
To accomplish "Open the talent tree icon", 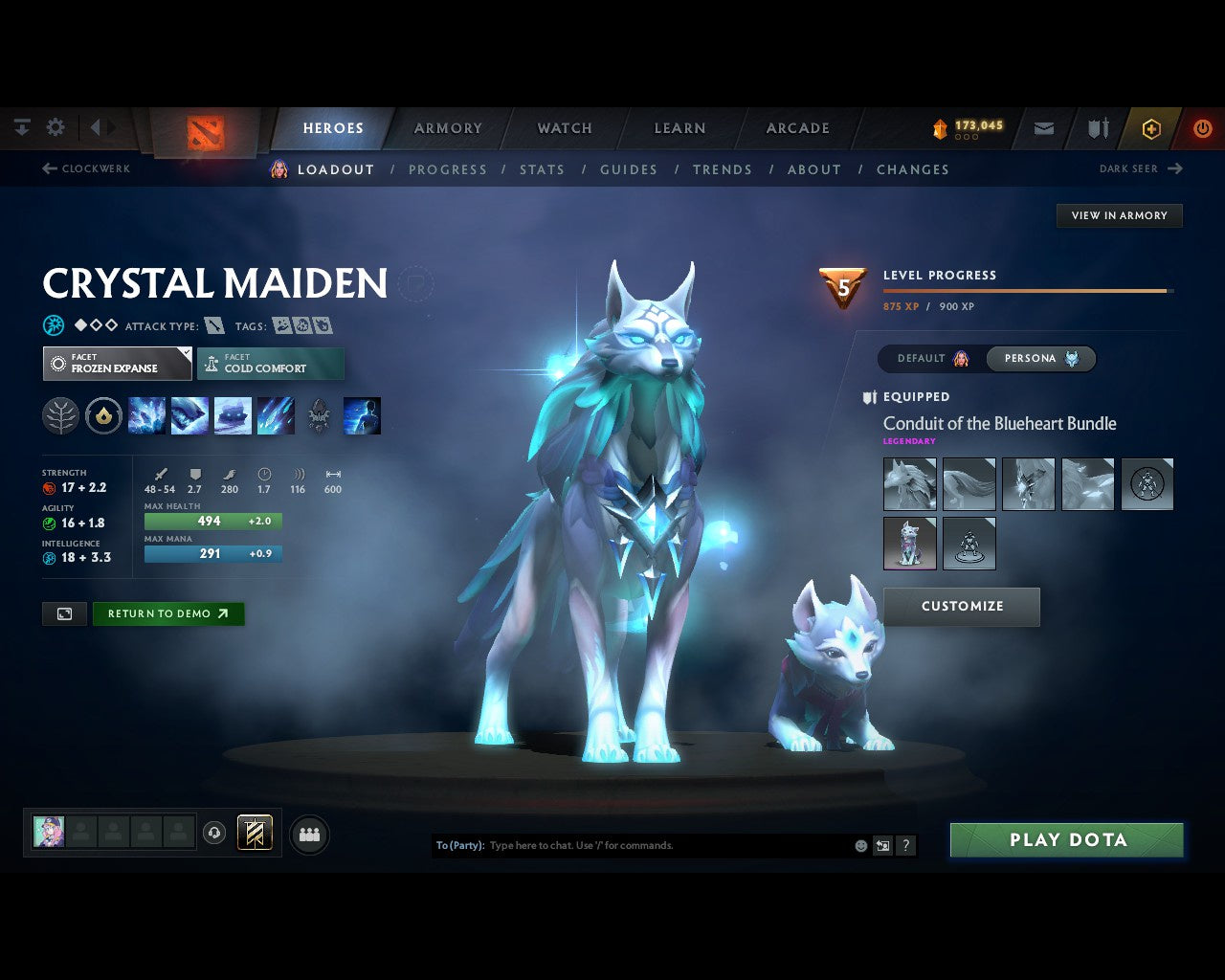I will point(60,414).
